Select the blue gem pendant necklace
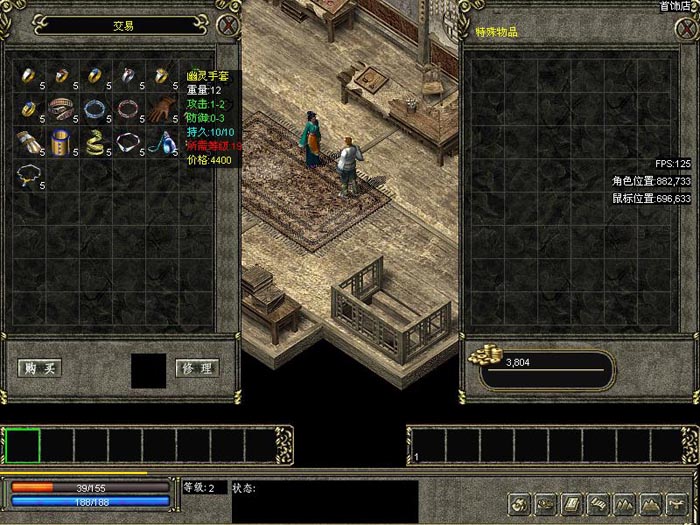The width and height of the screenshot is (700, 525). pos(162,142)
